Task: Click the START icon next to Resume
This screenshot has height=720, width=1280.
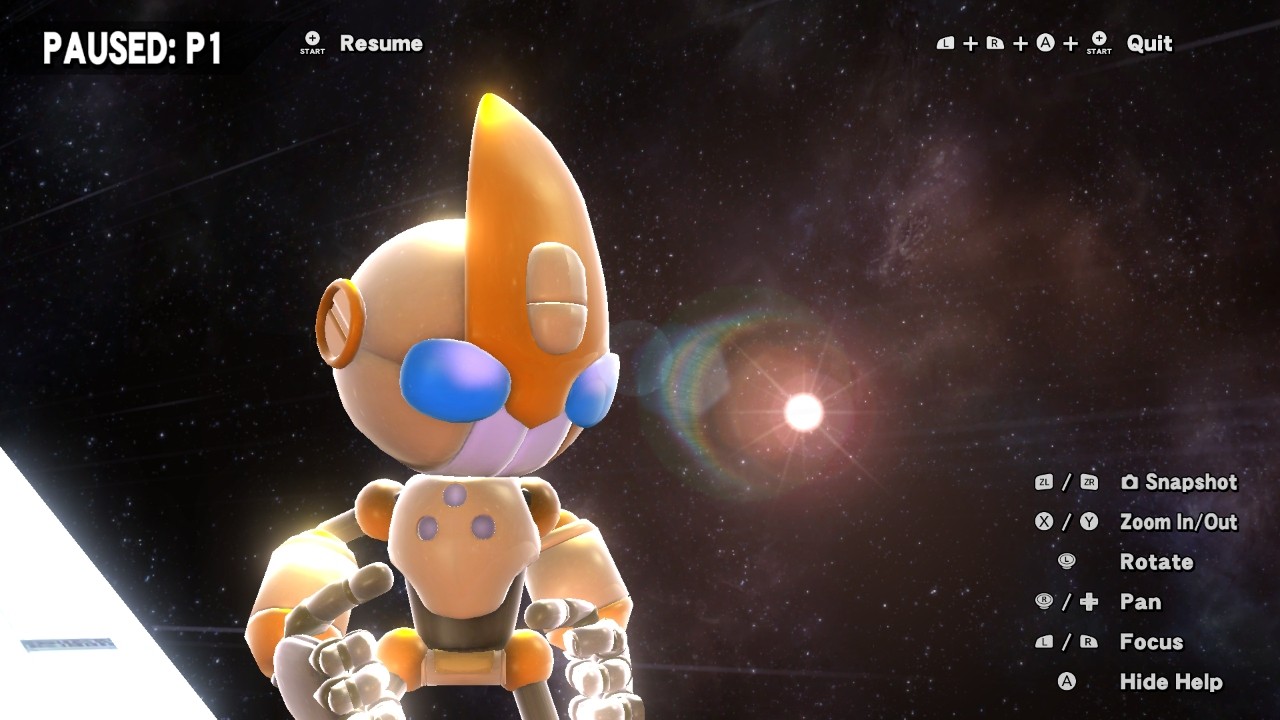Action: (313, 40)
